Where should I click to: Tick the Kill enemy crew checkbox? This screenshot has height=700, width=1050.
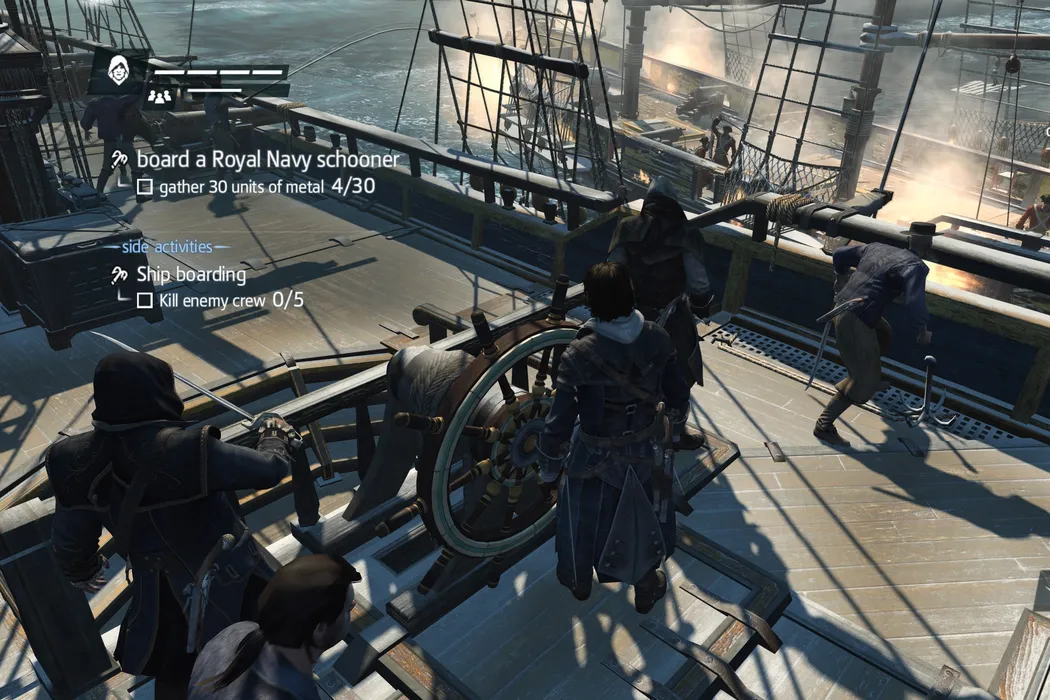(x=144, y=300)
